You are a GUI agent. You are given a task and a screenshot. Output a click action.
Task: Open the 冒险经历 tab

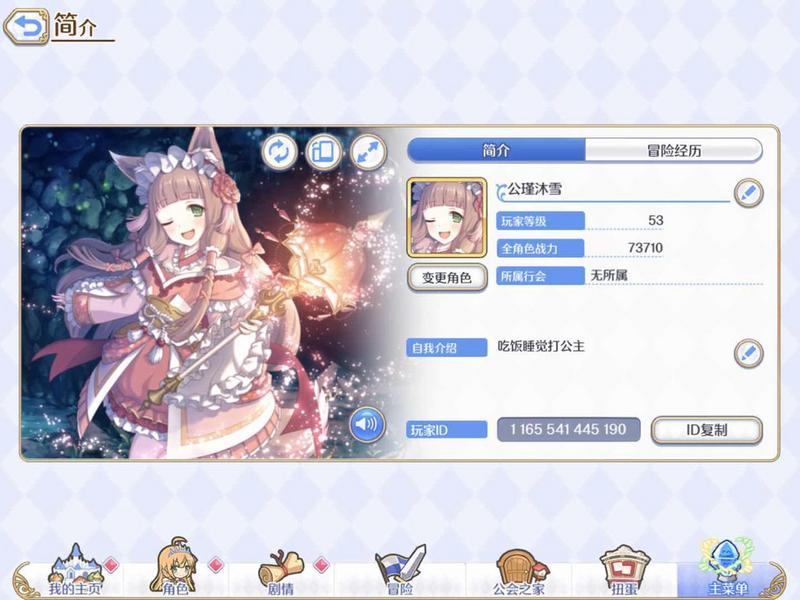[x=673, y=150]
